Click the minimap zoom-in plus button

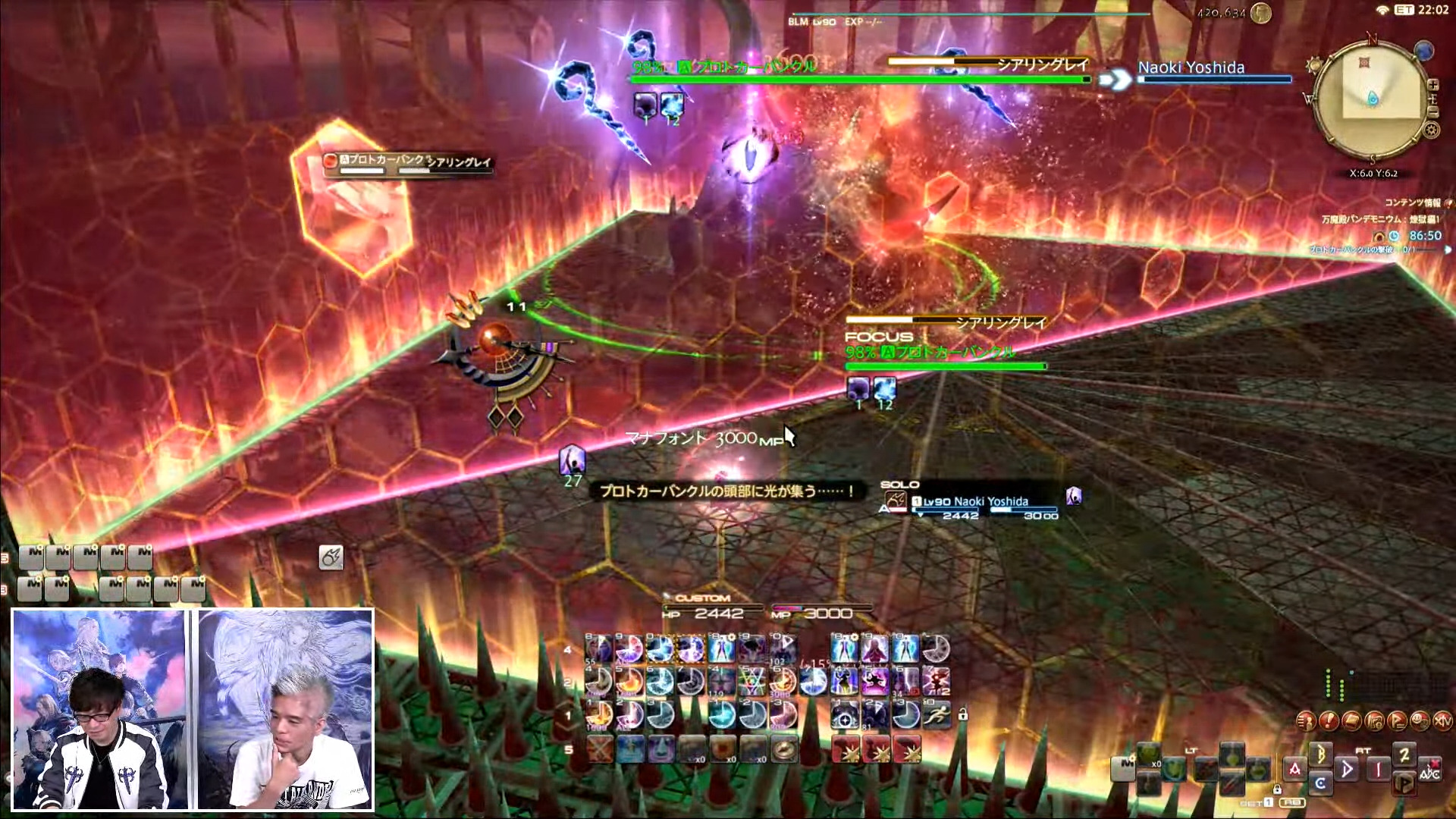1432,85
